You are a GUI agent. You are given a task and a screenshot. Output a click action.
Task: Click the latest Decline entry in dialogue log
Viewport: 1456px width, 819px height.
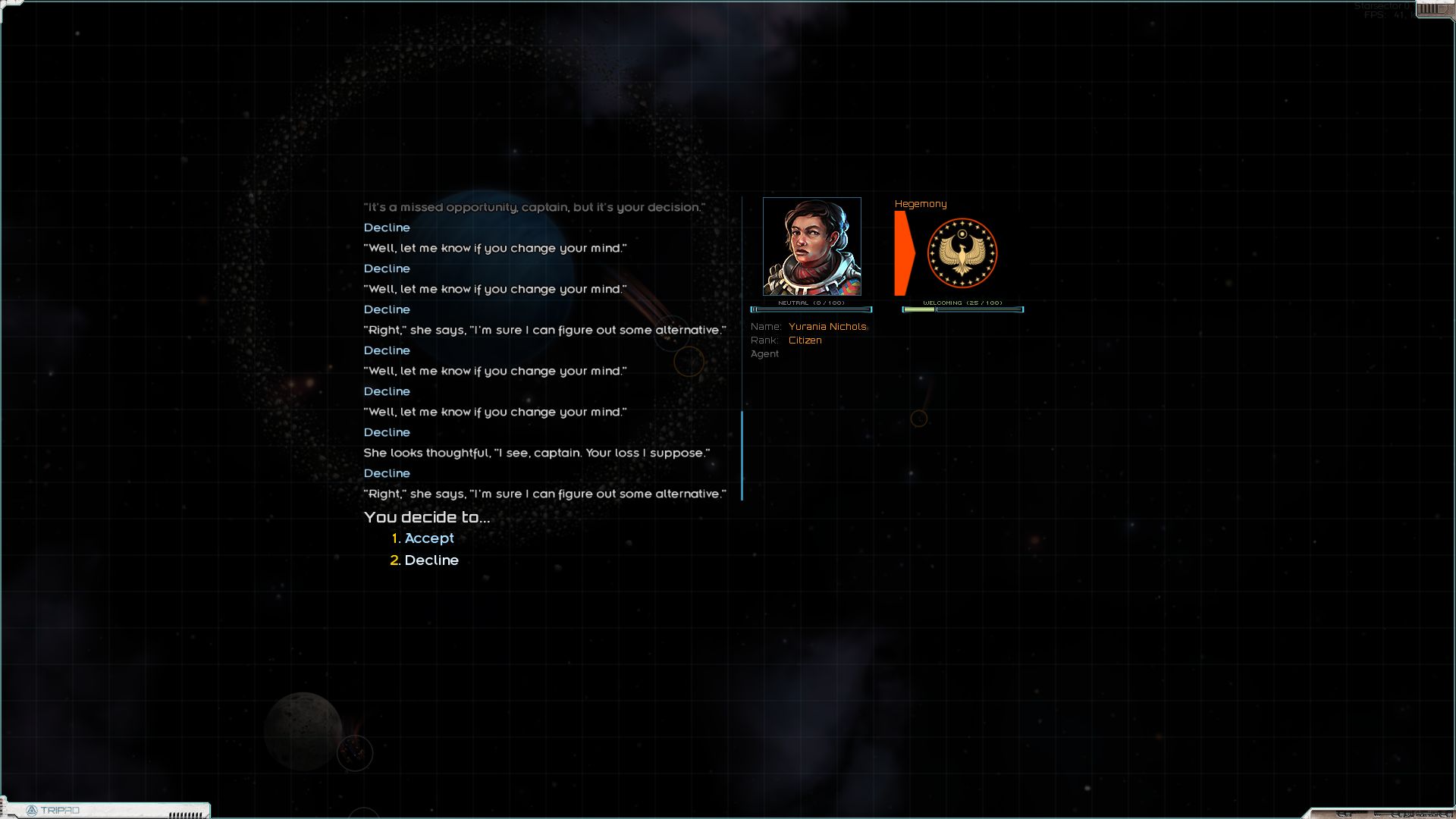tap(387, 473)
